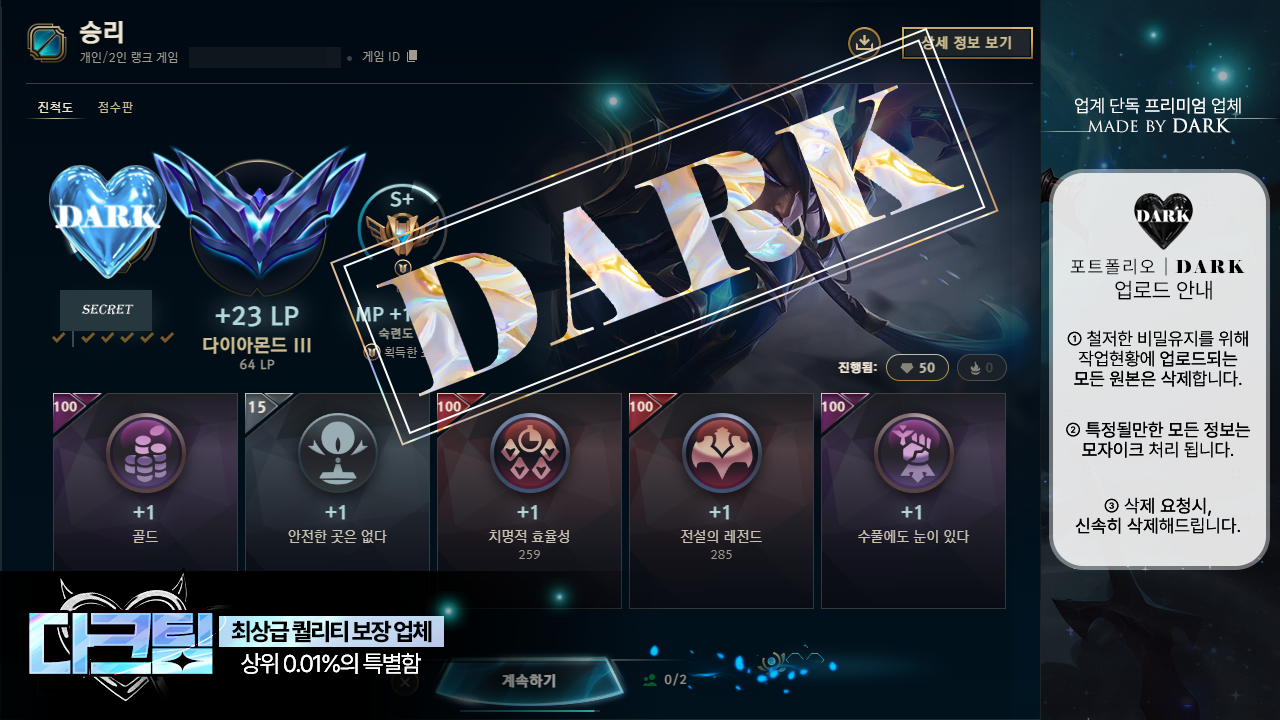Click the download post-game screenshot icon
The image size is (1280, 720).
pos(866,43)
